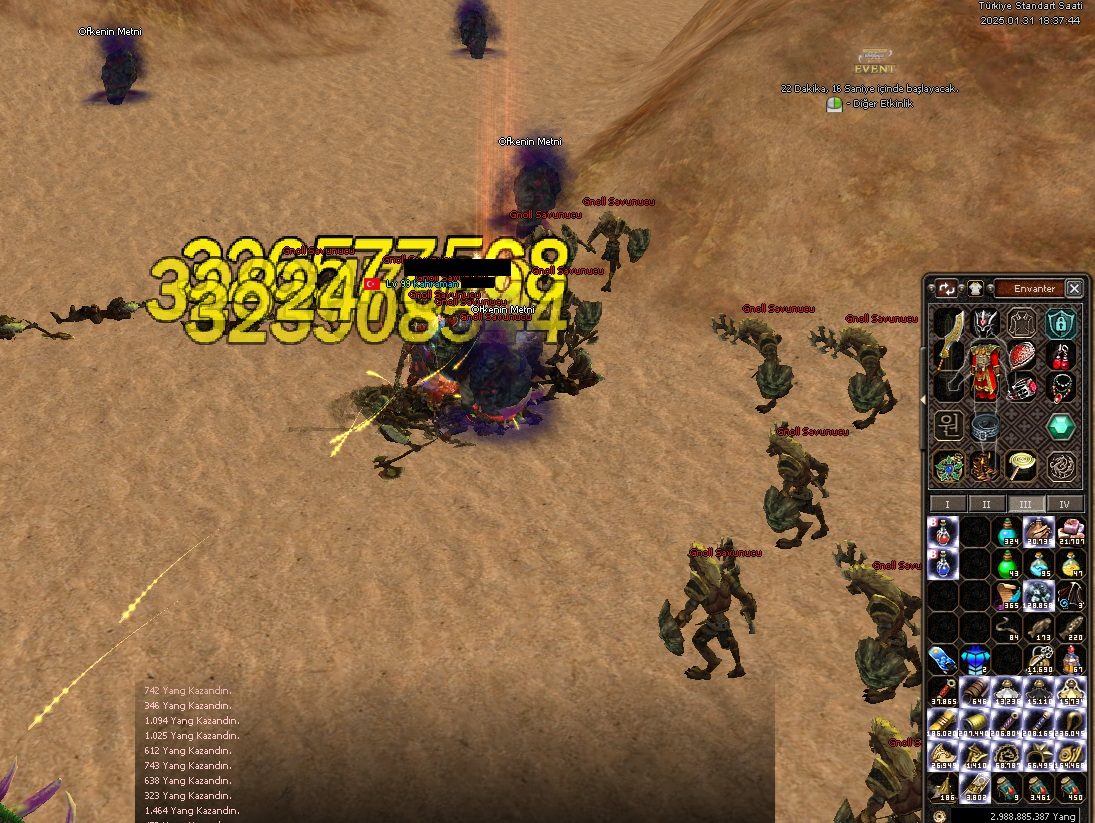The height and width of the screenshot is (823, 1095).
Task: Click the equipped horned dark helmet
Action: tap(986, 322)
